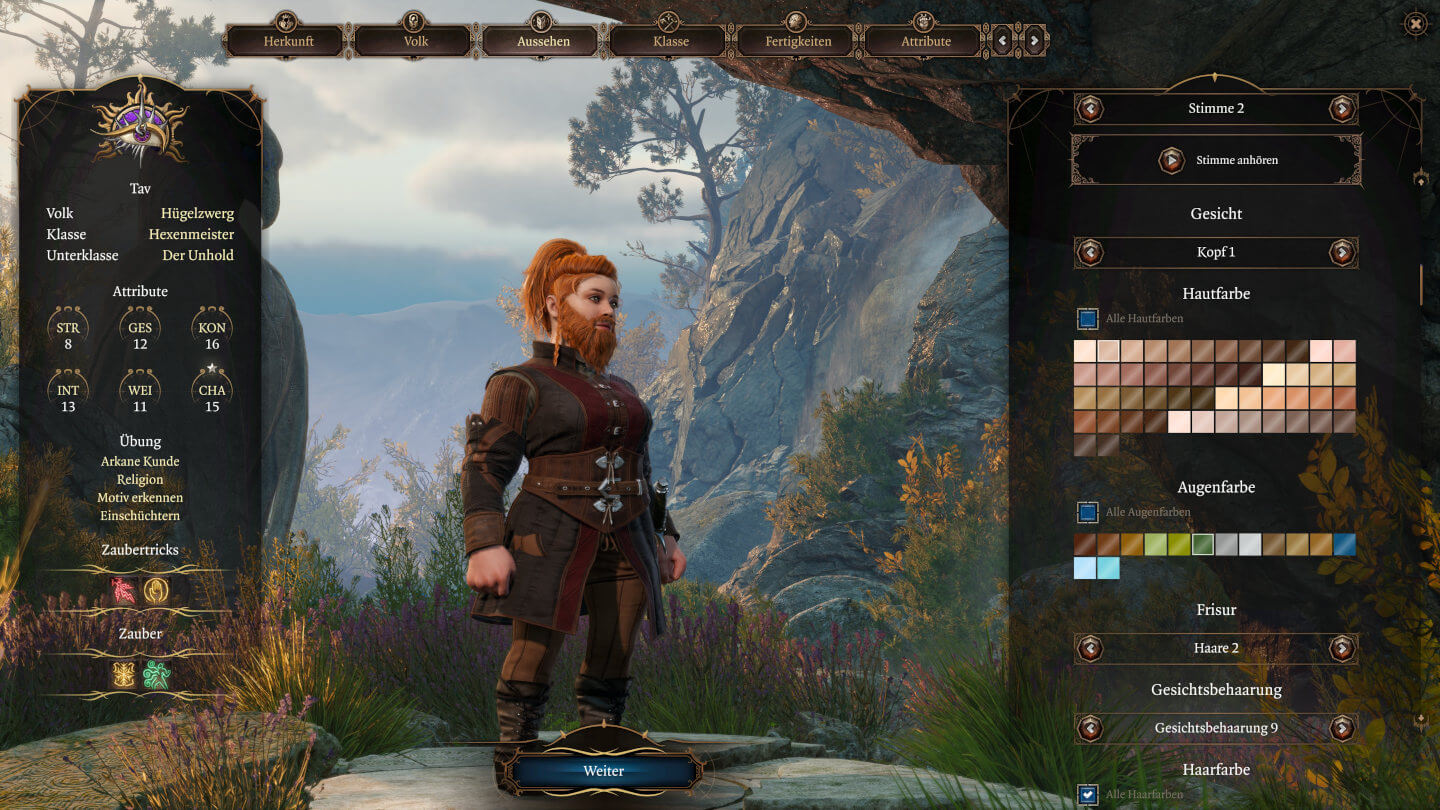Choose the next facial hair after Gesichtsbehaarung 9

click(x=1342, y=728)
